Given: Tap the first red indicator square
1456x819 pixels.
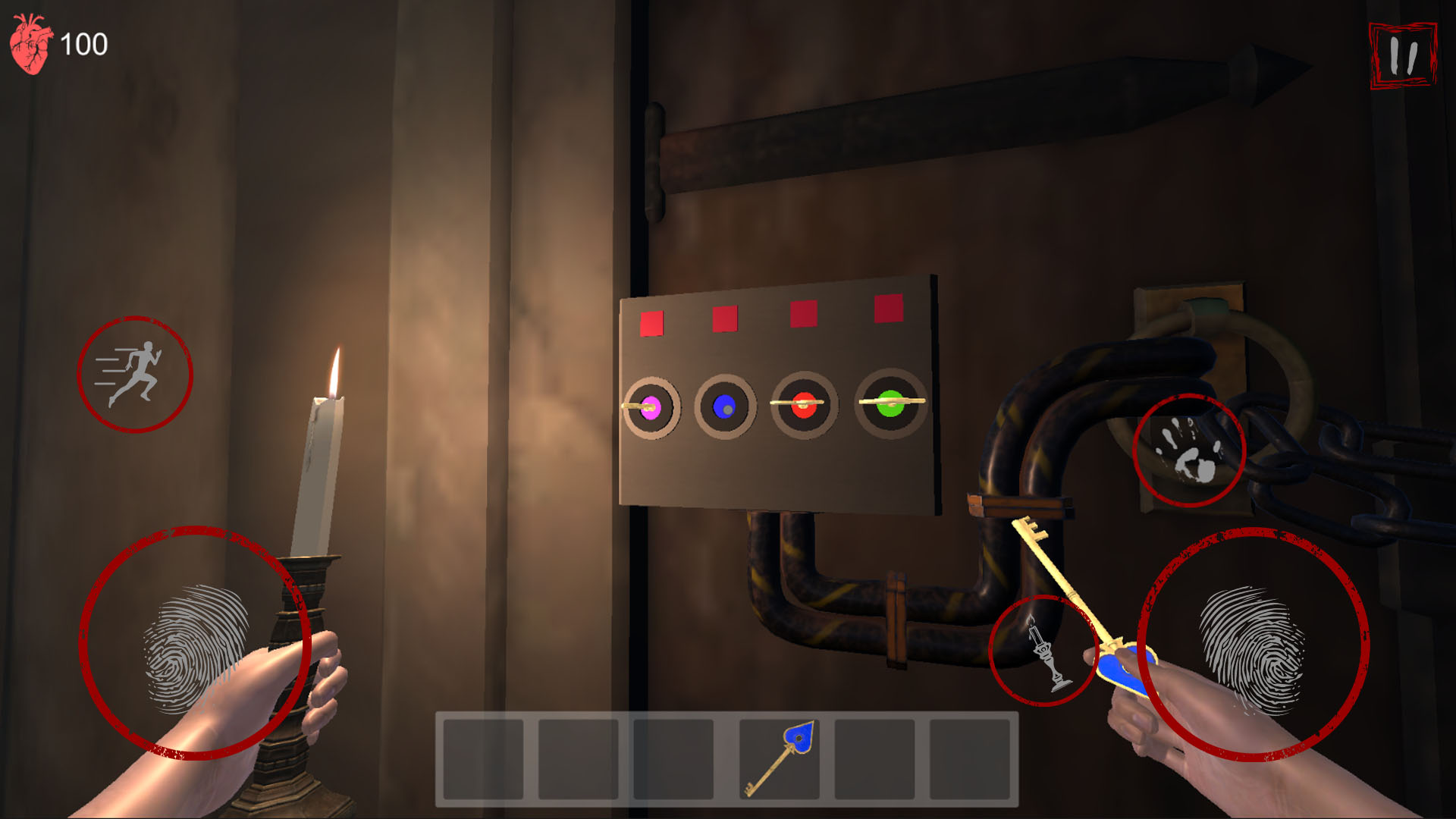Looking at the screenshot, I should [651, 322].
